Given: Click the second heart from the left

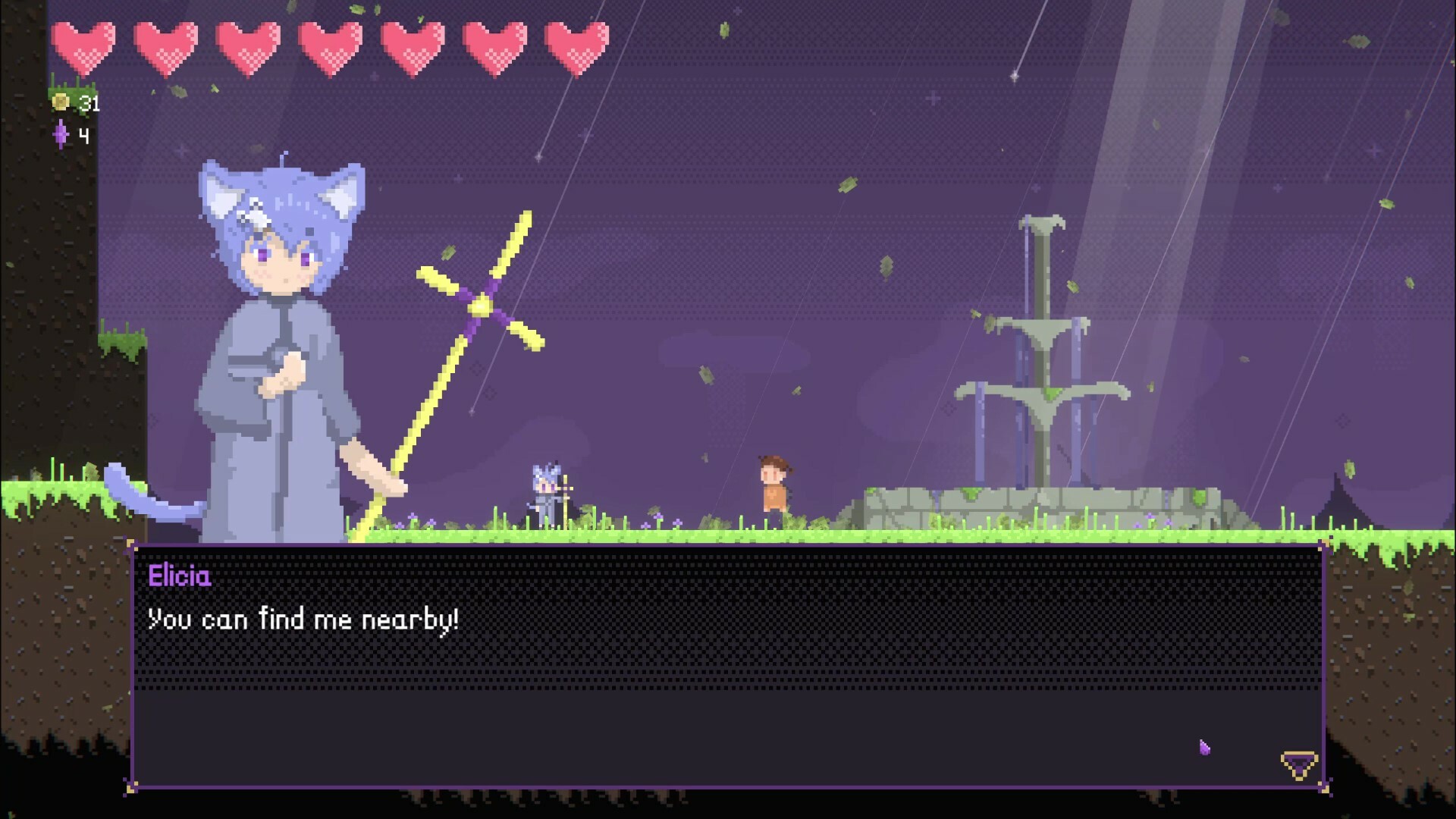Looking at the screenshot, I should [x=165, y=45].
